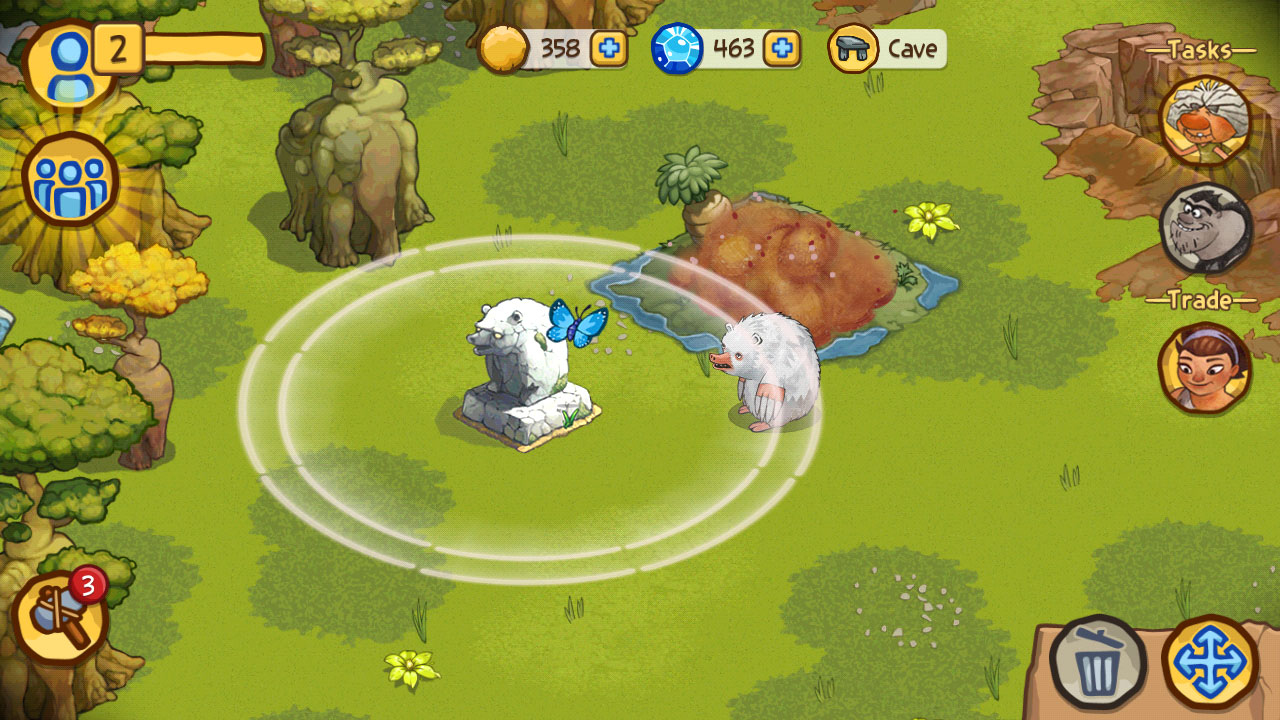
Task: Open trade with the girl trader
Action: [1204, 366]
